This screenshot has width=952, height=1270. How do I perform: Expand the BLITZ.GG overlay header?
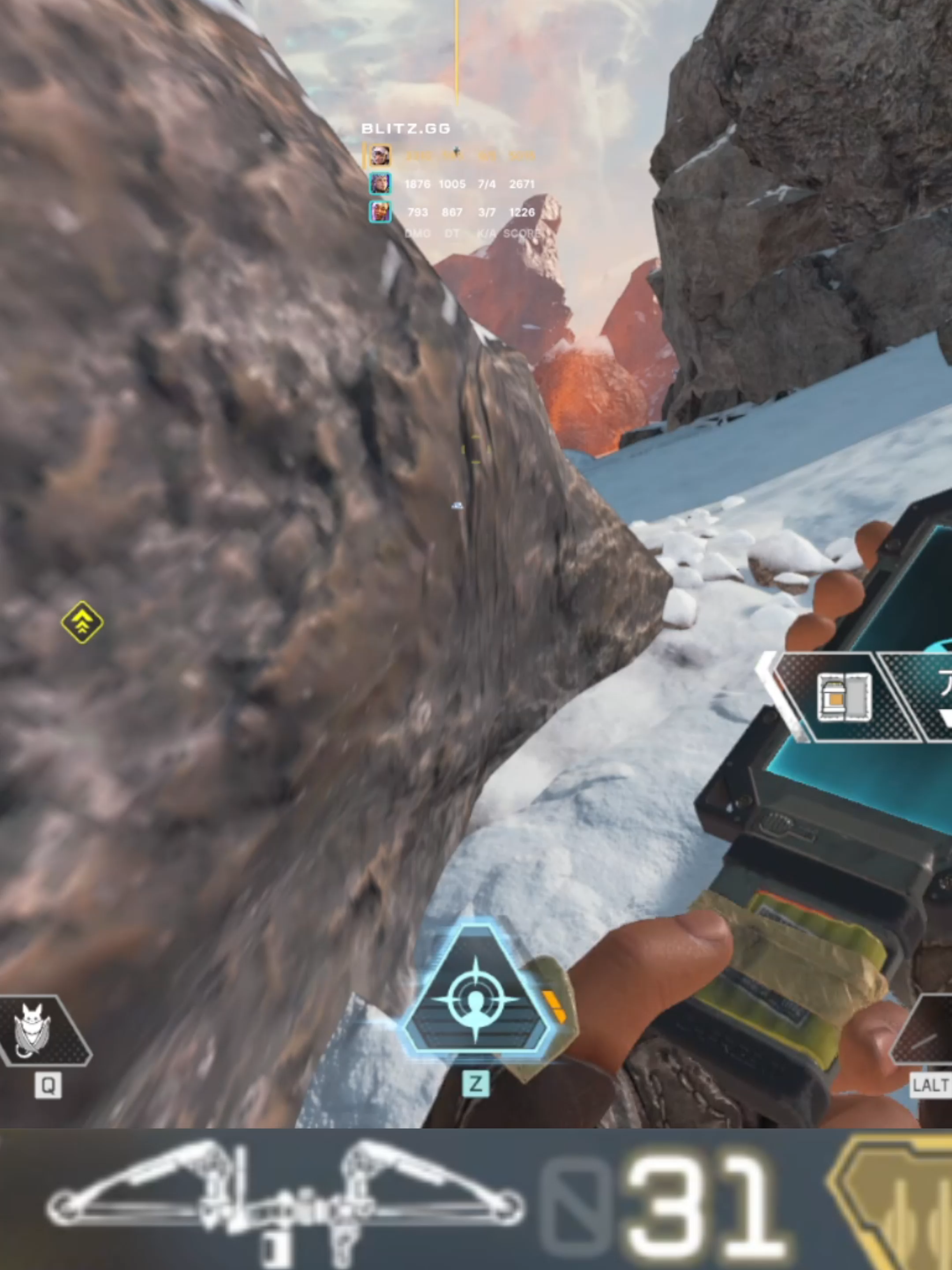click(405, 129)
